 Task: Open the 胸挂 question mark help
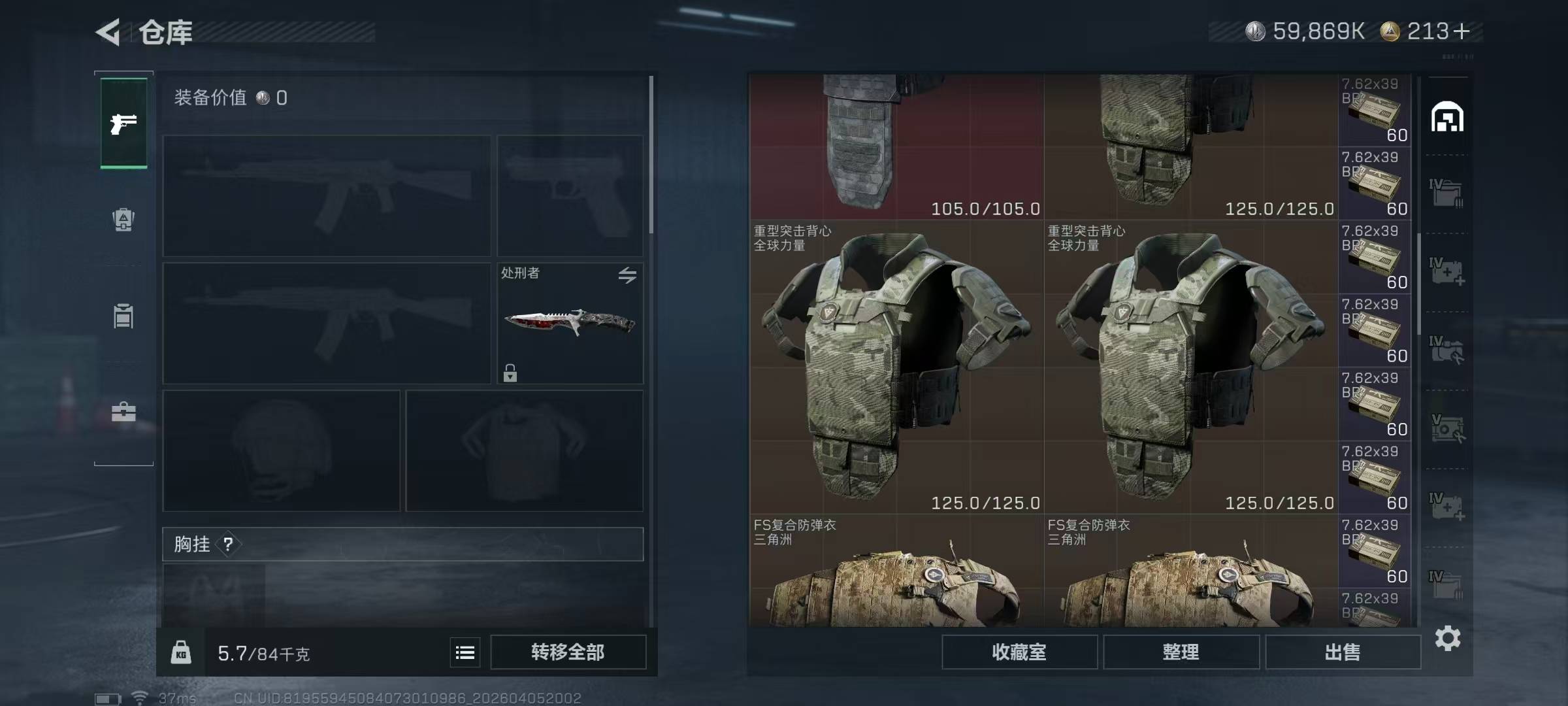pos(228,544)
